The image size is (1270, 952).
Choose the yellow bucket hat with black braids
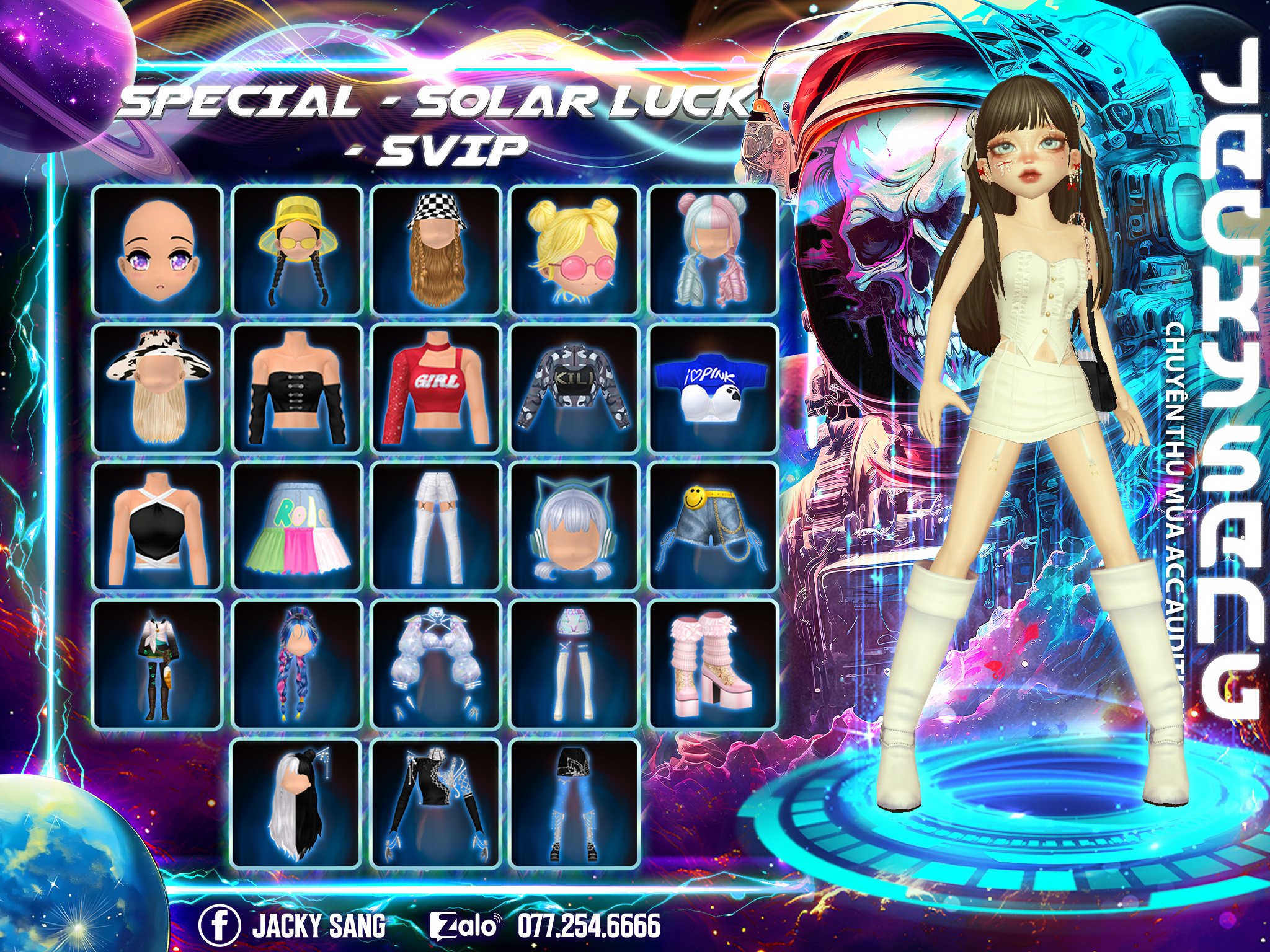296,250
